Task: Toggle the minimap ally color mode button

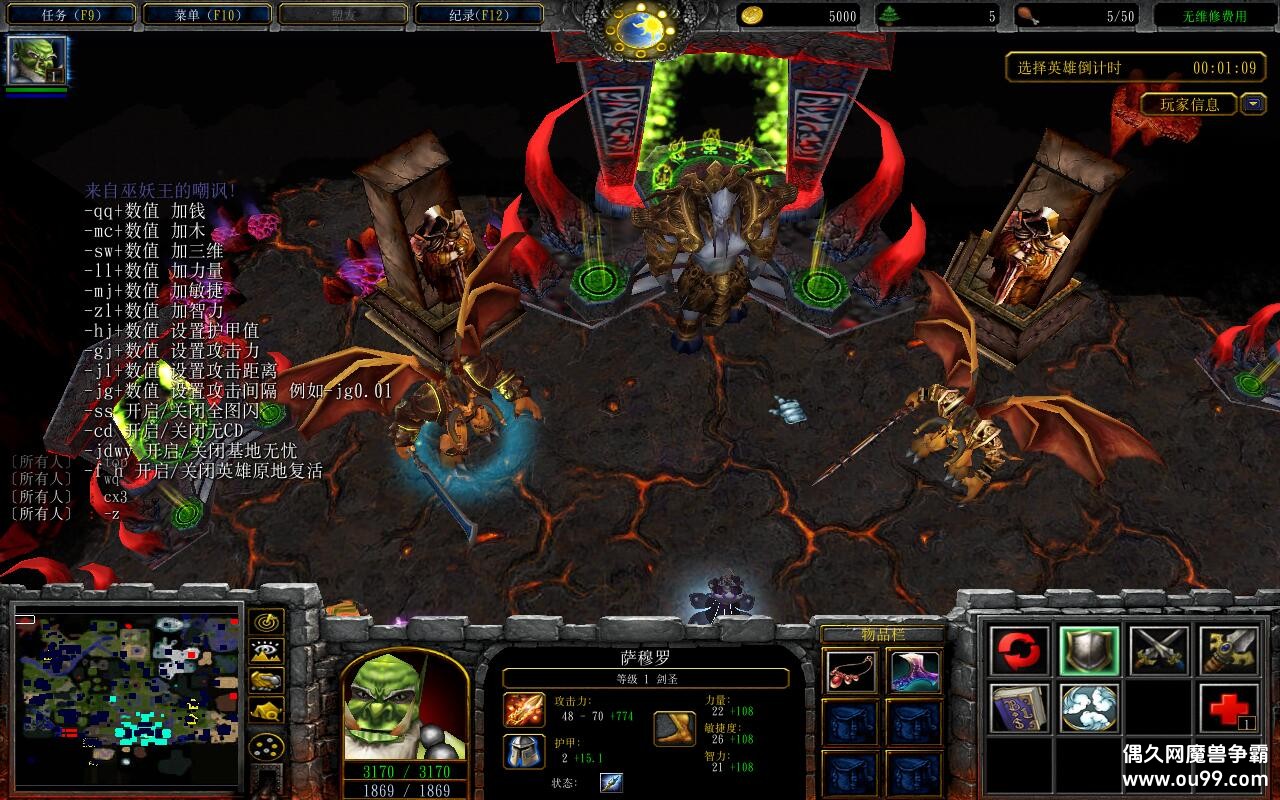Action: click(266, 680)
